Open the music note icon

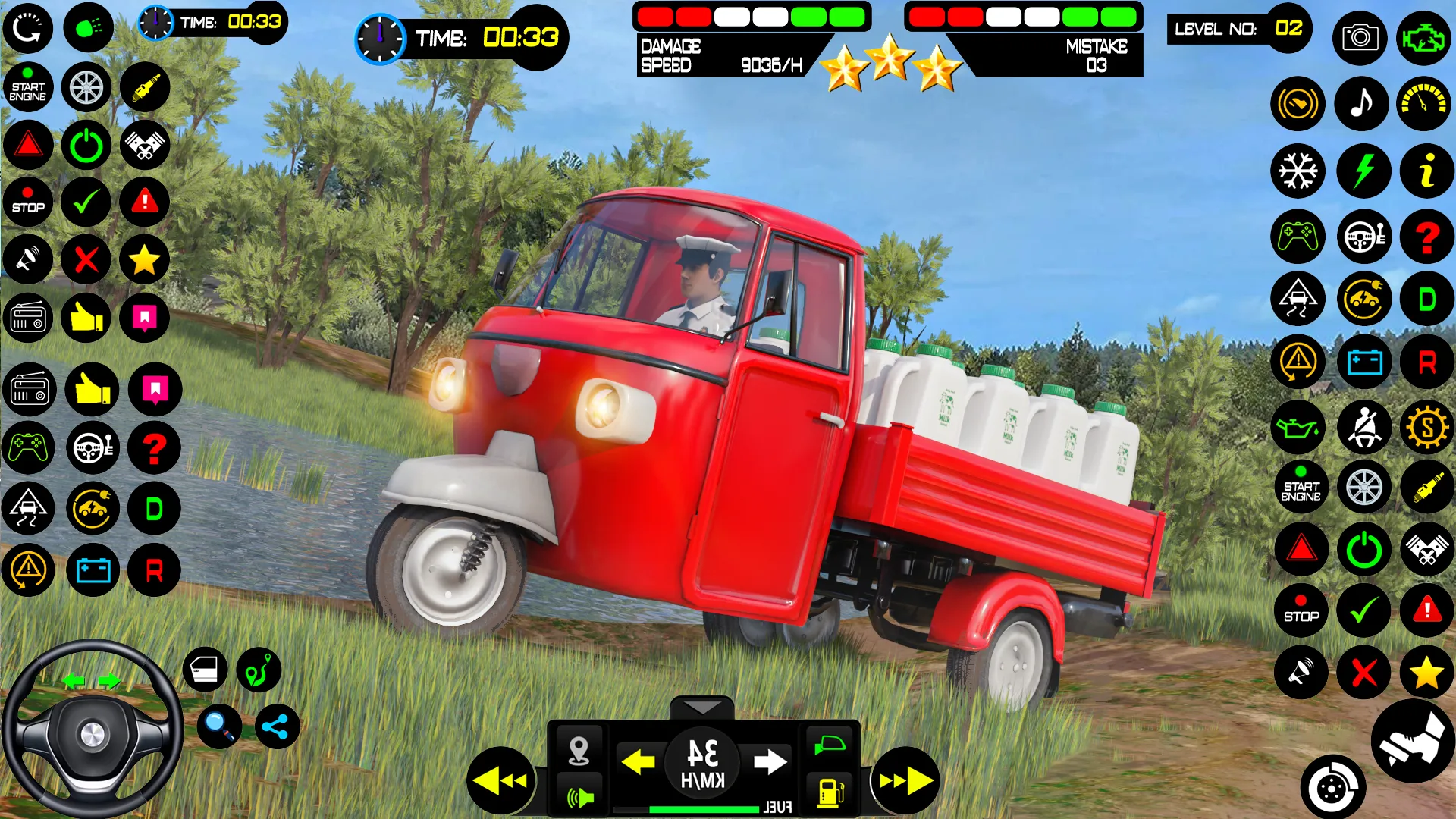coord(1362,103)
